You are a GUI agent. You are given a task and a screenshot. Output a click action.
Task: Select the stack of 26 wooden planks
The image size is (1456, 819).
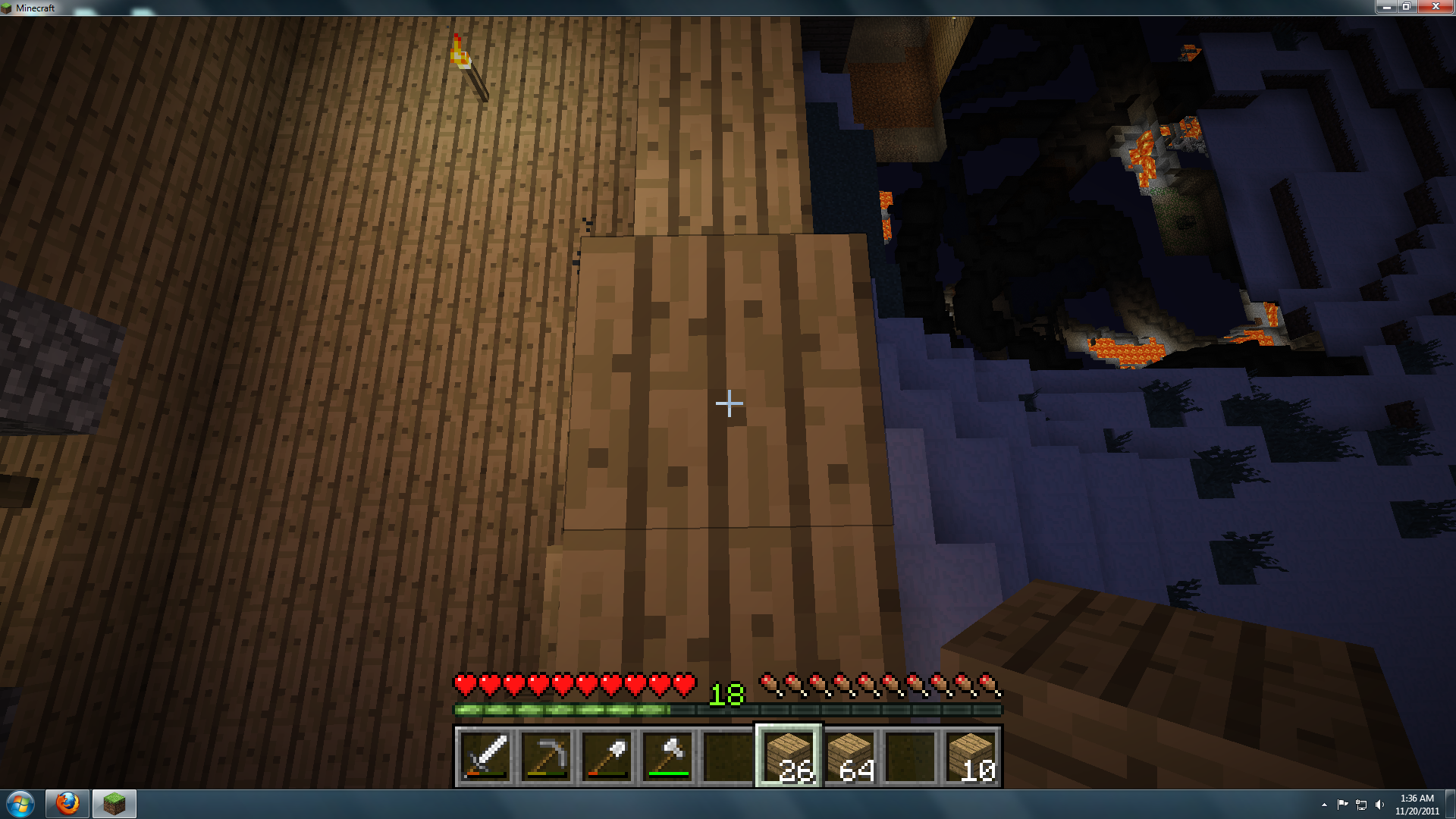point(789,756)
